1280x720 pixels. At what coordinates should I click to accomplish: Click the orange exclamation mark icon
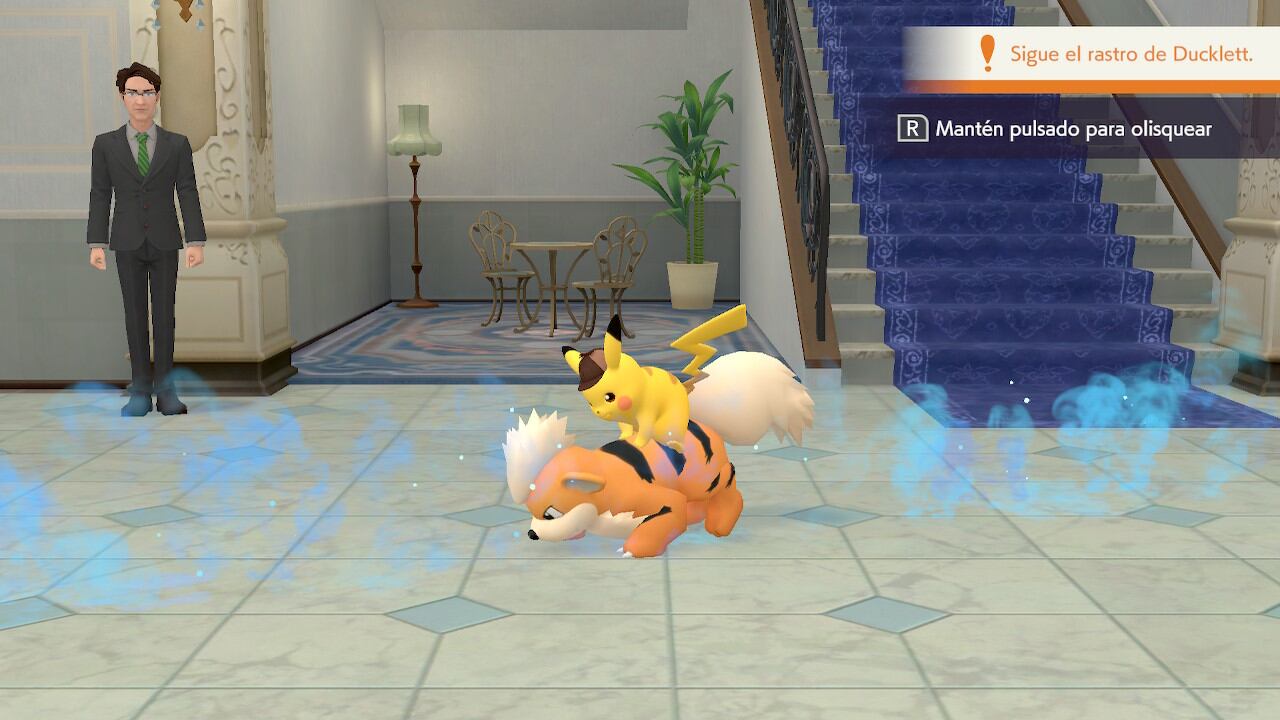point(986,48)
